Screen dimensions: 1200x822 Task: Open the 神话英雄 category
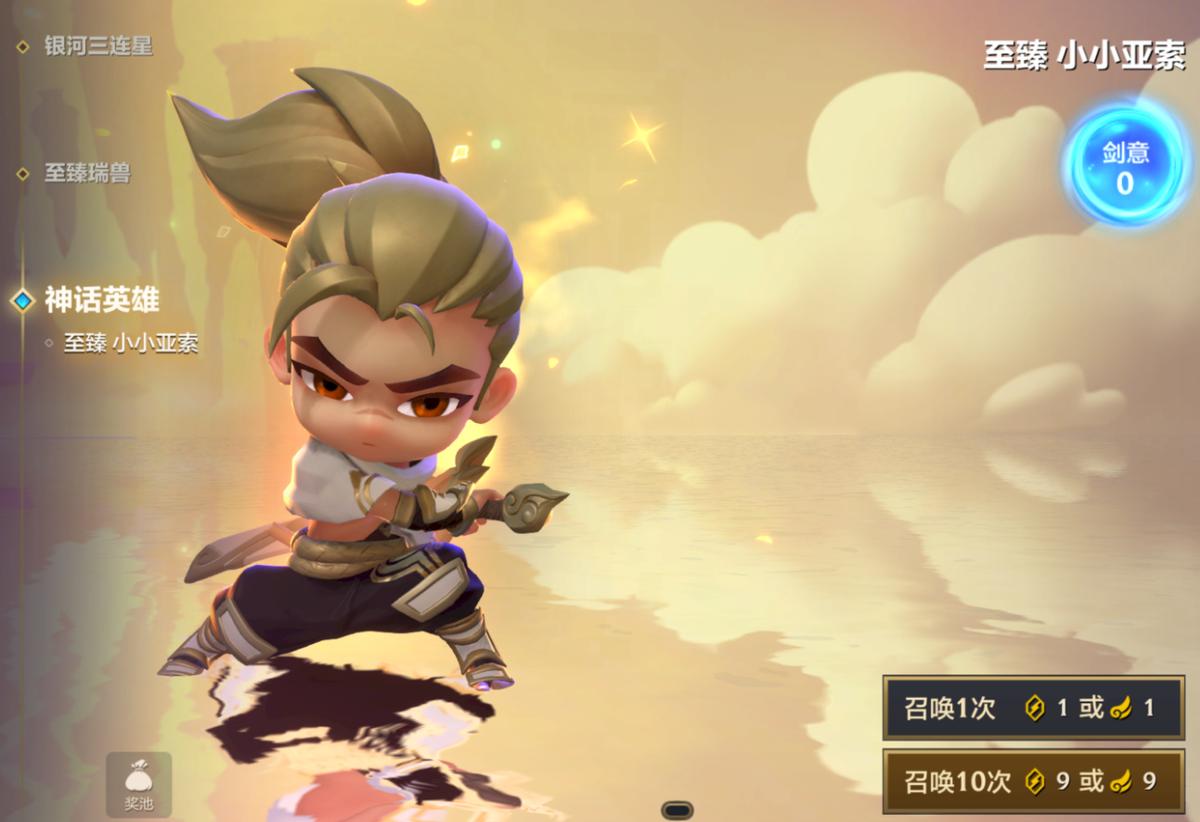pyautogui.click(x=101, y=299)
